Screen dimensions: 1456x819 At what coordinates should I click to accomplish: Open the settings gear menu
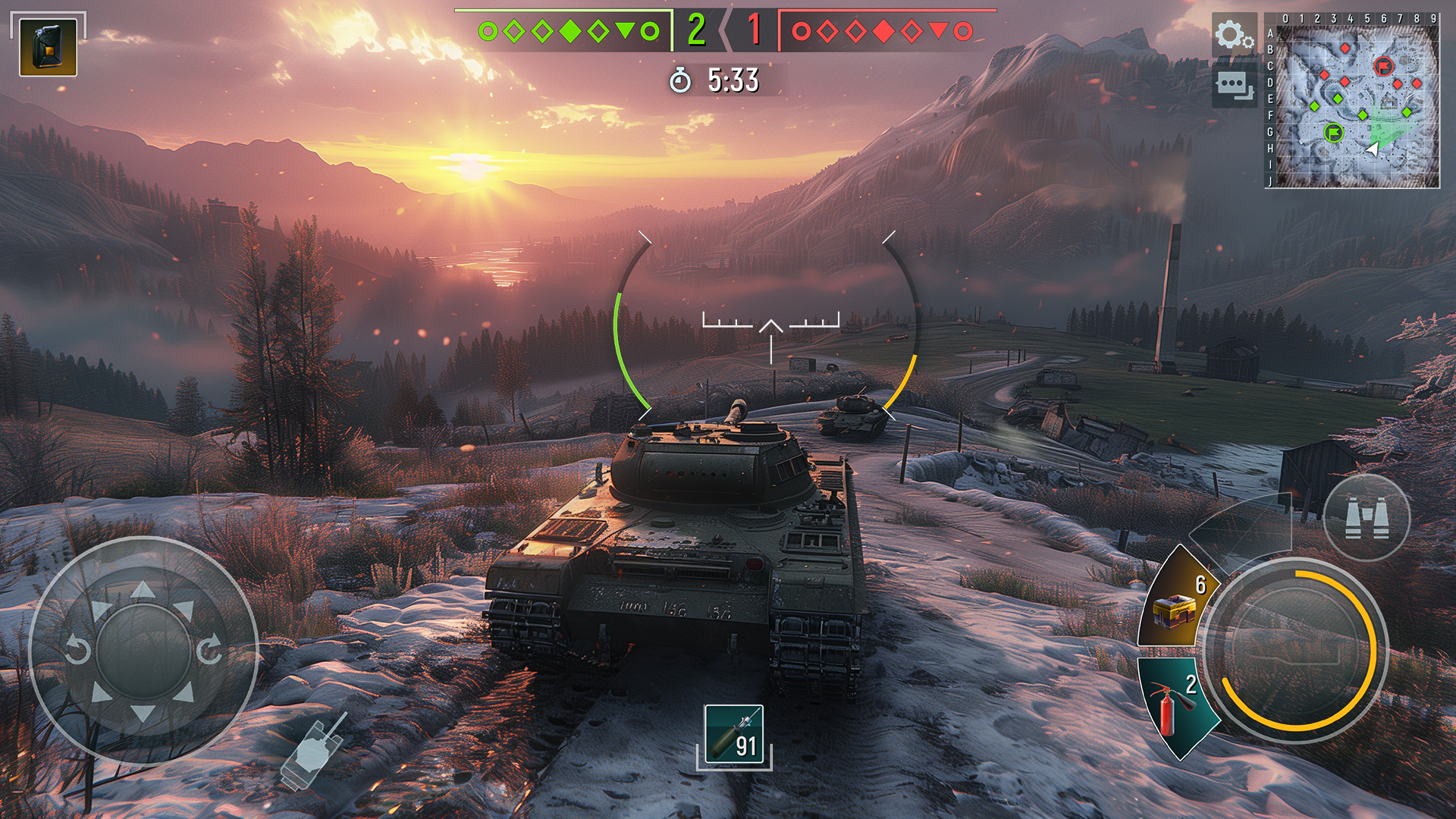[1236, 33]
